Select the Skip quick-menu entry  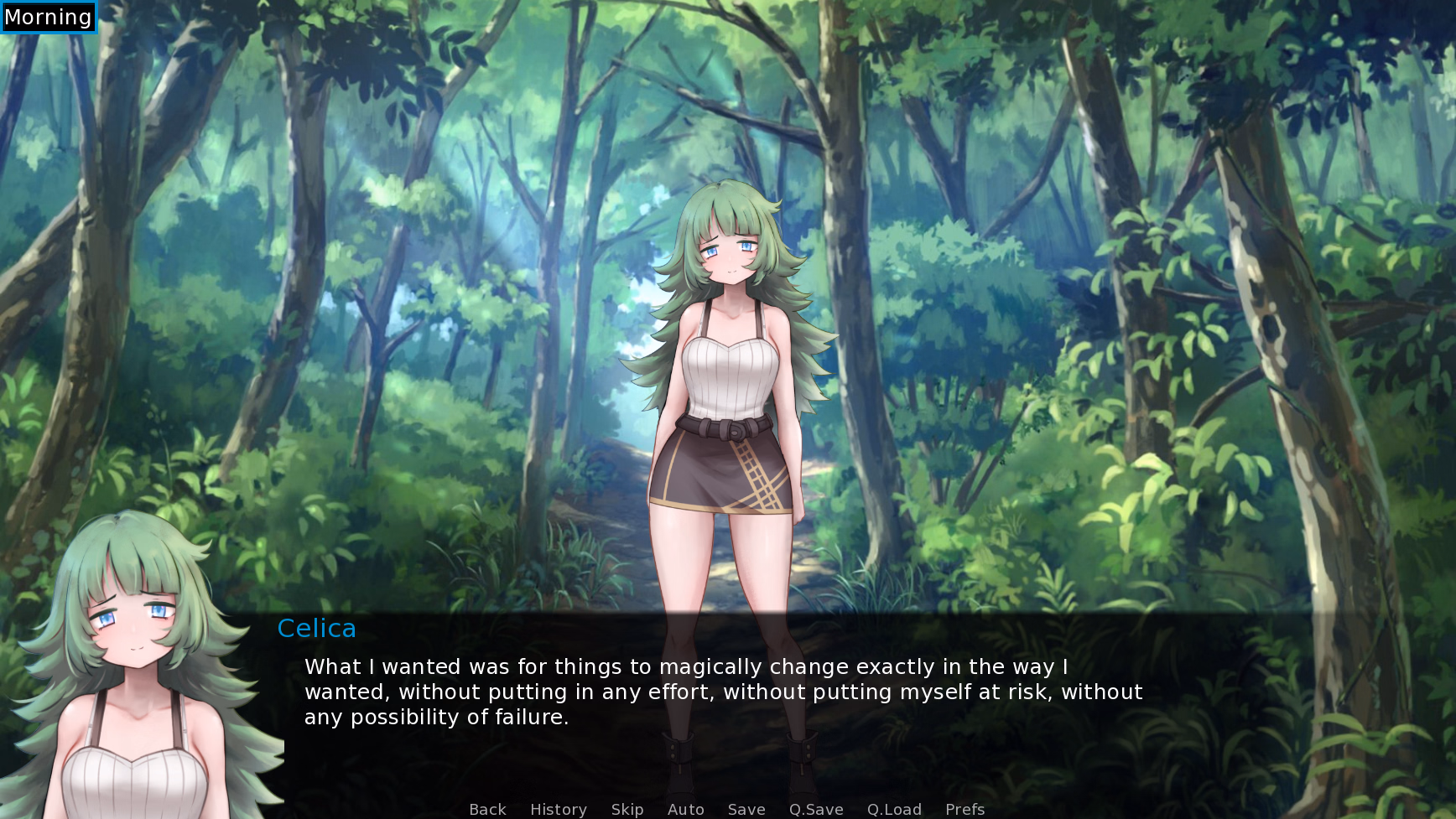click(627, 808)
